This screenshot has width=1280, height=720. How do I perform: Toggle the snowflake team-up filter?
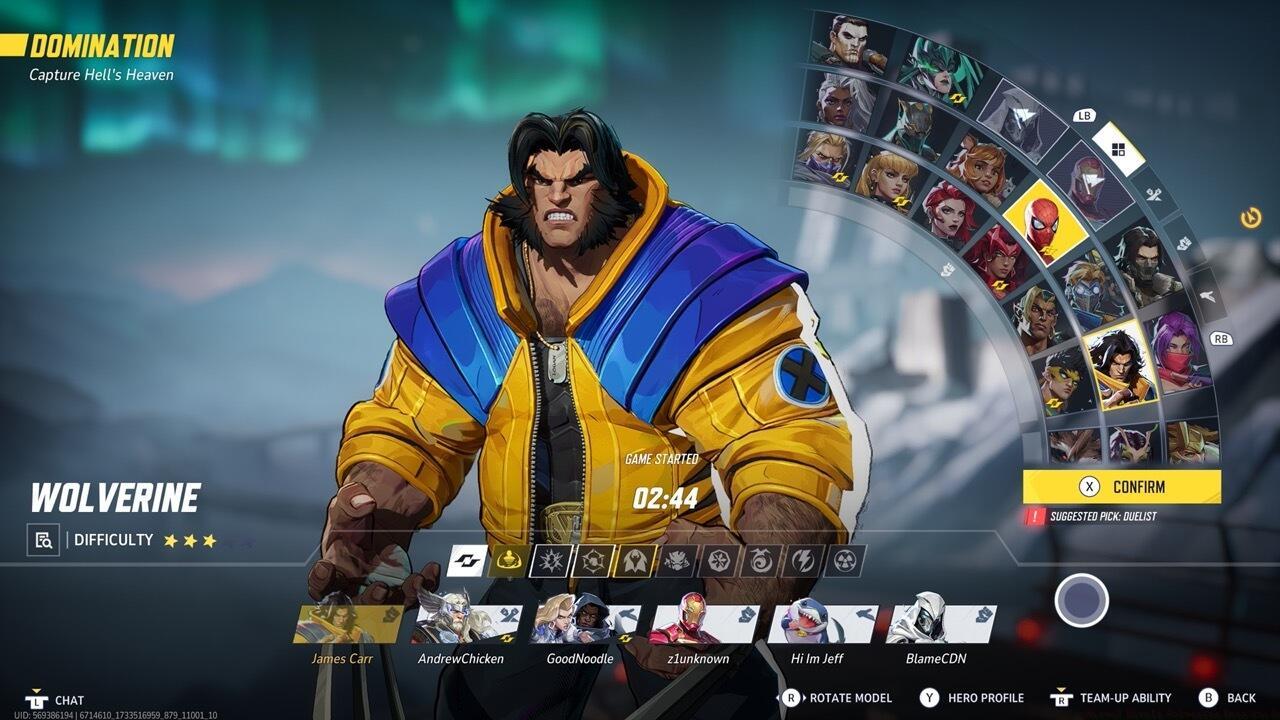719,560
